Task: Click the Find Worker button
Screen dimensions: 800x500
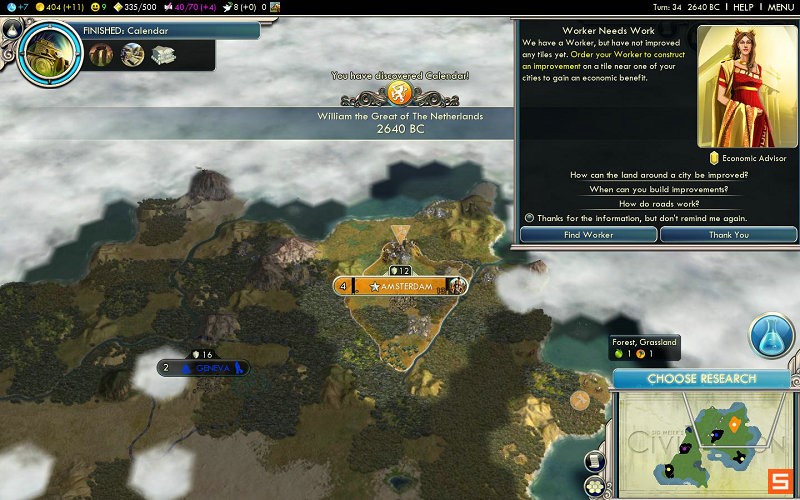Action: click(x=588, y=234)
